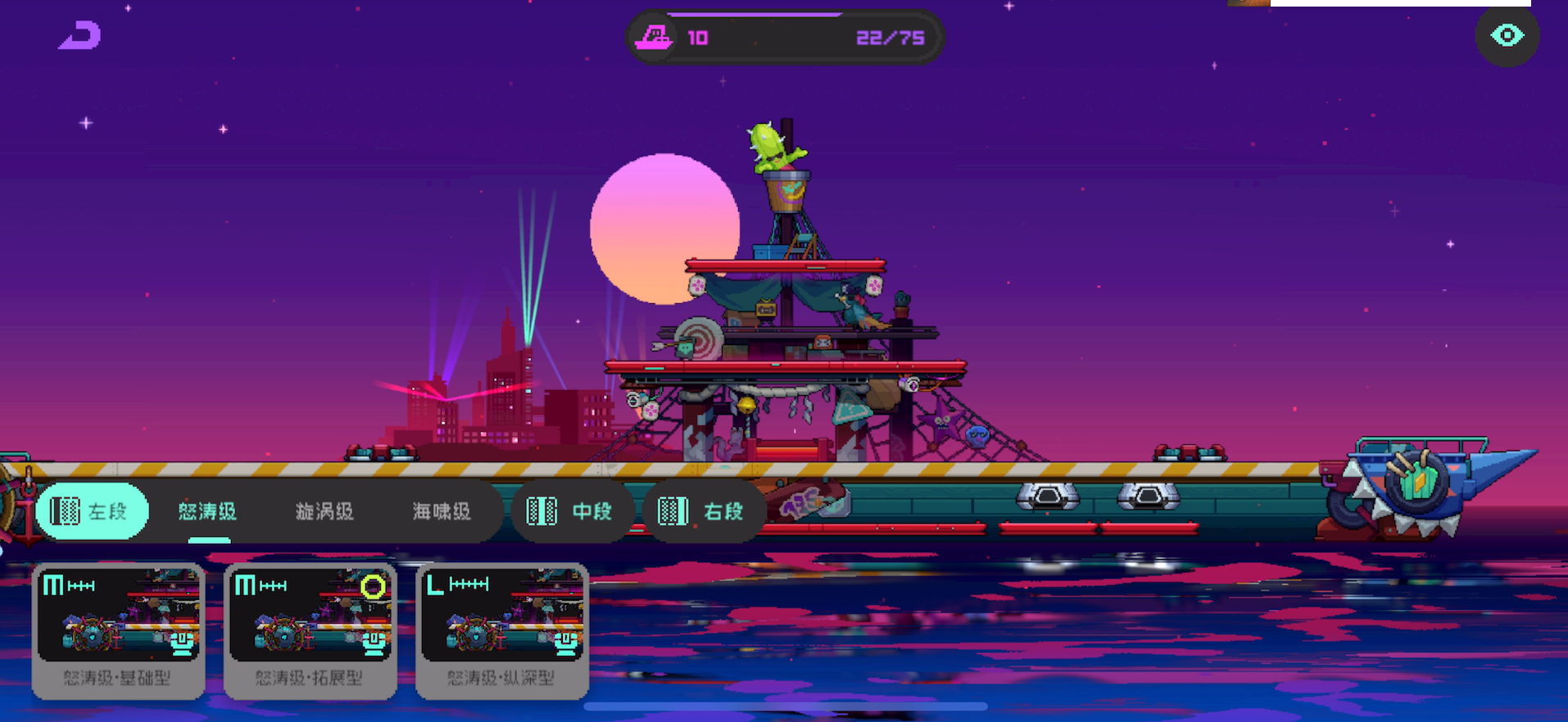Choose the 怒涛级·拓展型 hull card
The width and height of the screenshot is (1568, 722).
tap(310, 629)
